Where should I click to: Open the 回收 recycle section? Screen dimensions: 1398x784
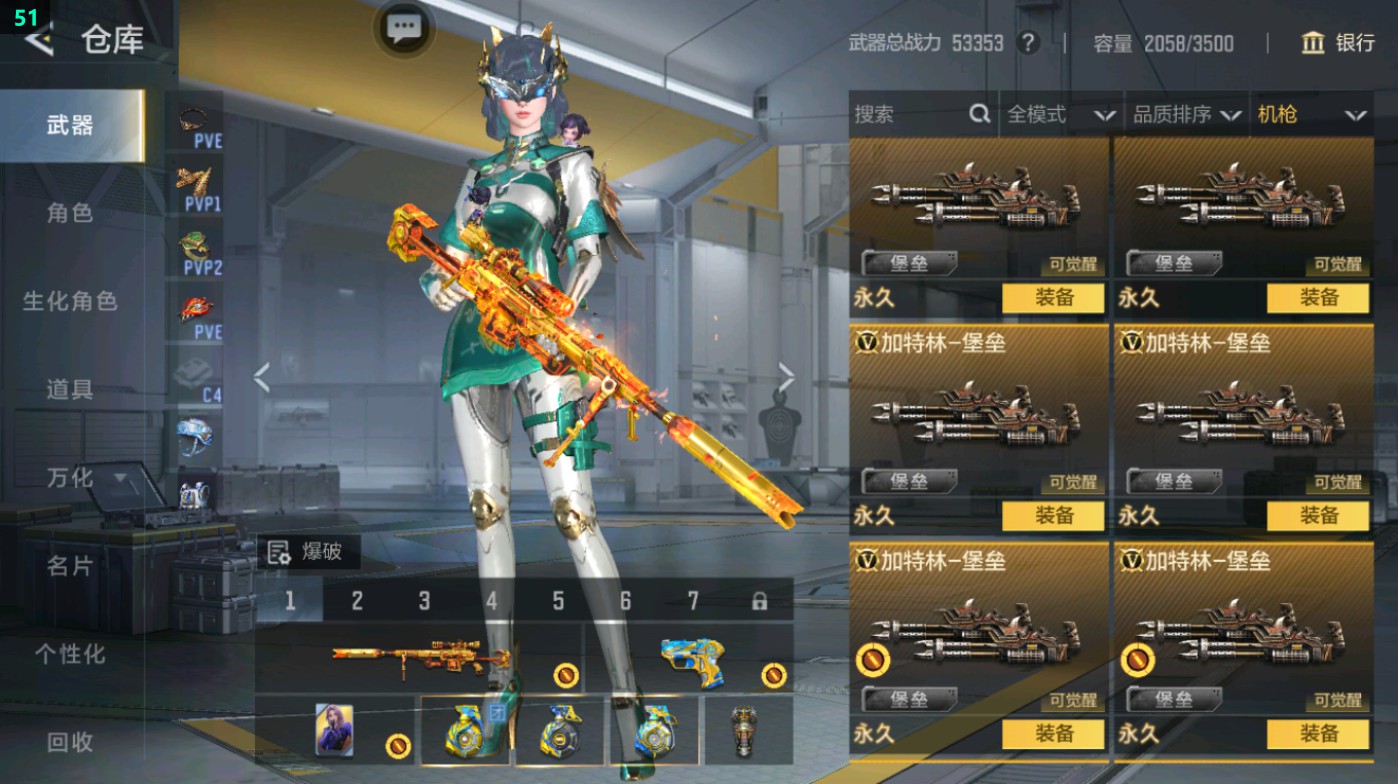point(70,742)
